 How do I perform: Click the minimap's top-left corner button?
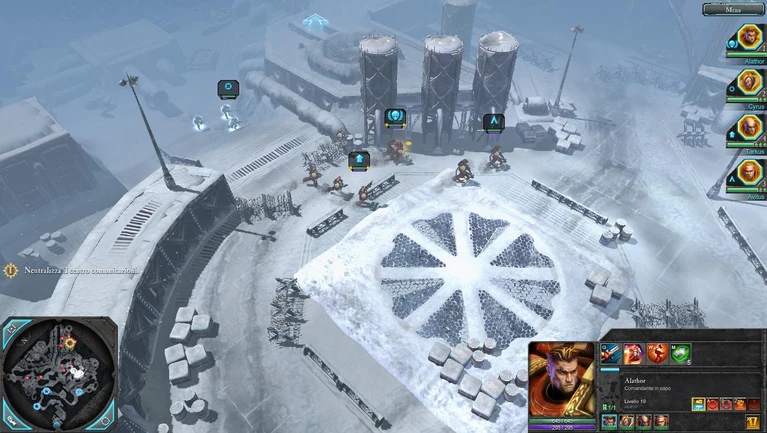coord(10,329)
